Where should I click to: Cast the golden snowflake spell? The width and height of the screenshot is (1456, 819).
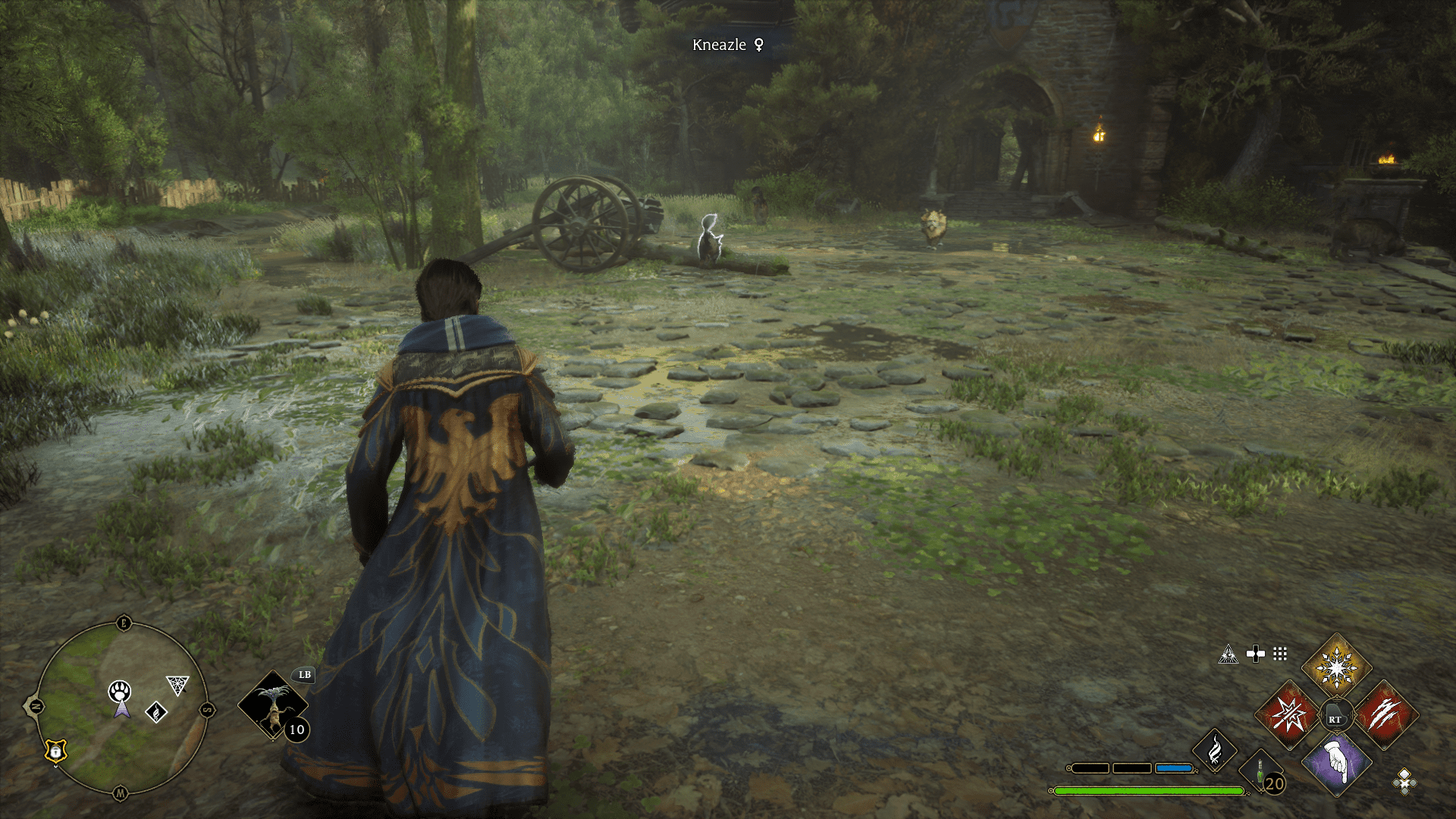point(1336,667)
